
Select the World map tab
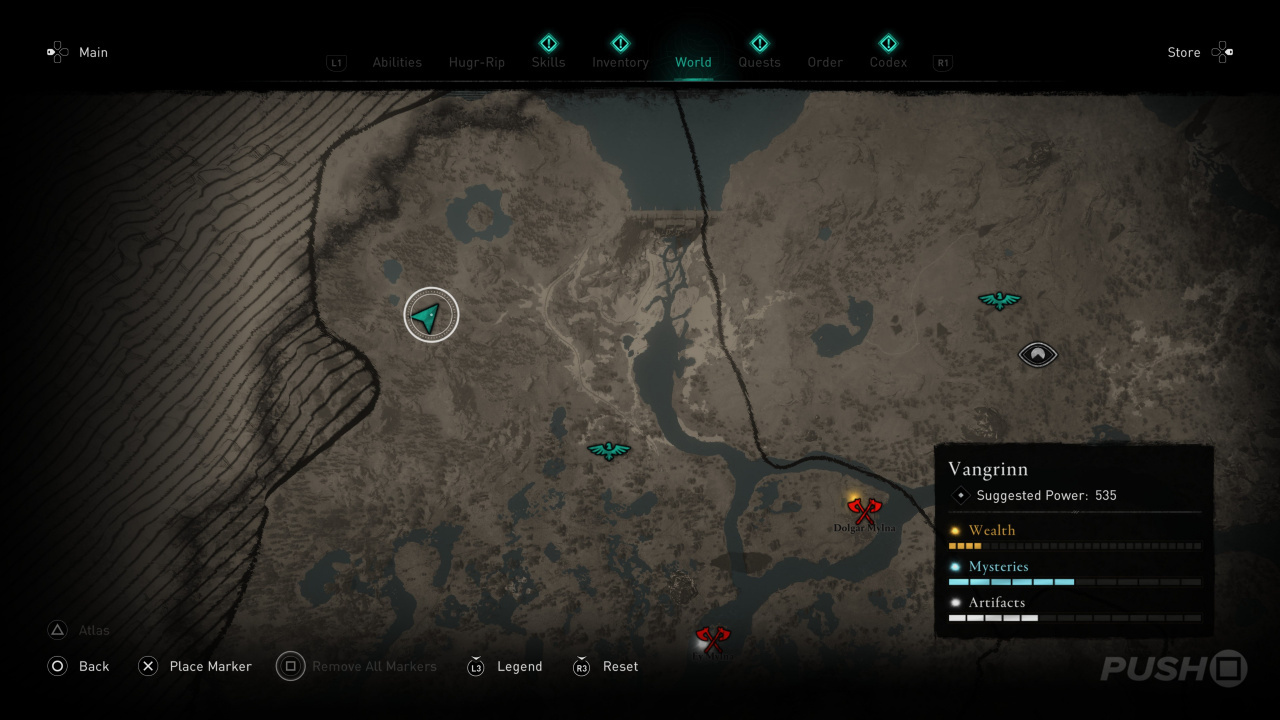[x=693, y=62]
